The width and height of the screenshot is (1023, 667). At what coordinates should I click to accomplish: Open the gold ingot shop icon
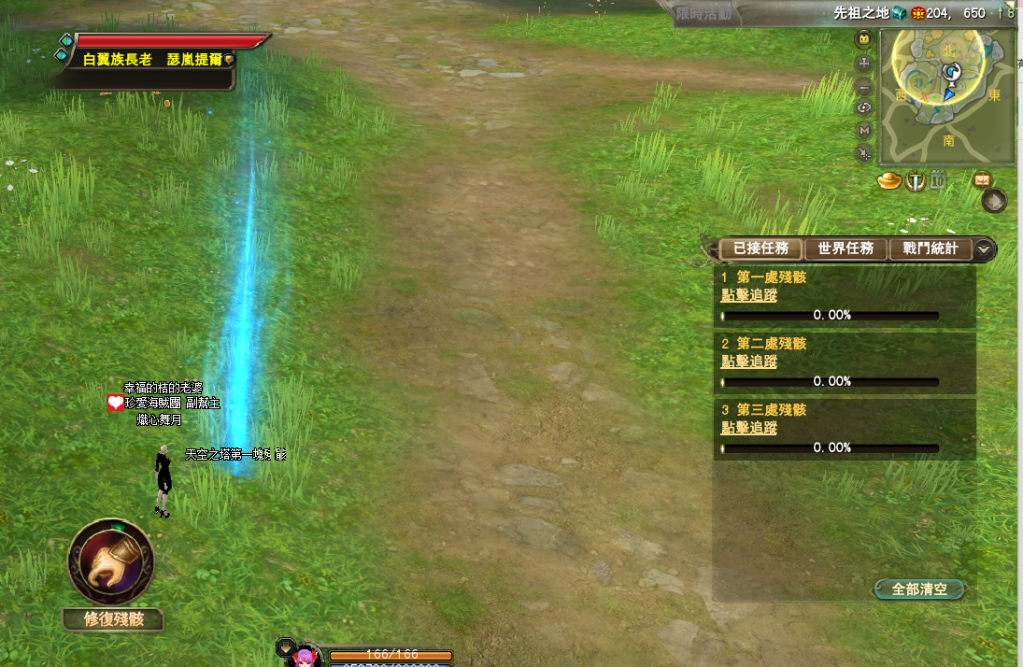point(889,181)
